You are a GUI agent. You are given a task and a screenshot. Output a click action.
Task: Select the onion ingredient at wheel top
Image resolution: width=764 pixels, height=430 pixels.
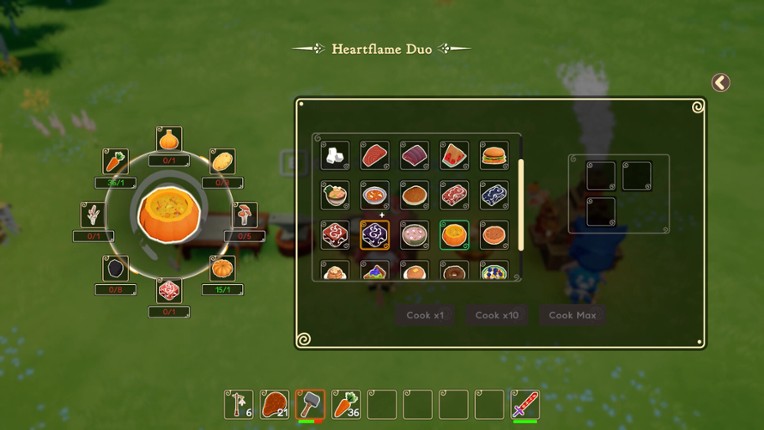click(169, 139)
